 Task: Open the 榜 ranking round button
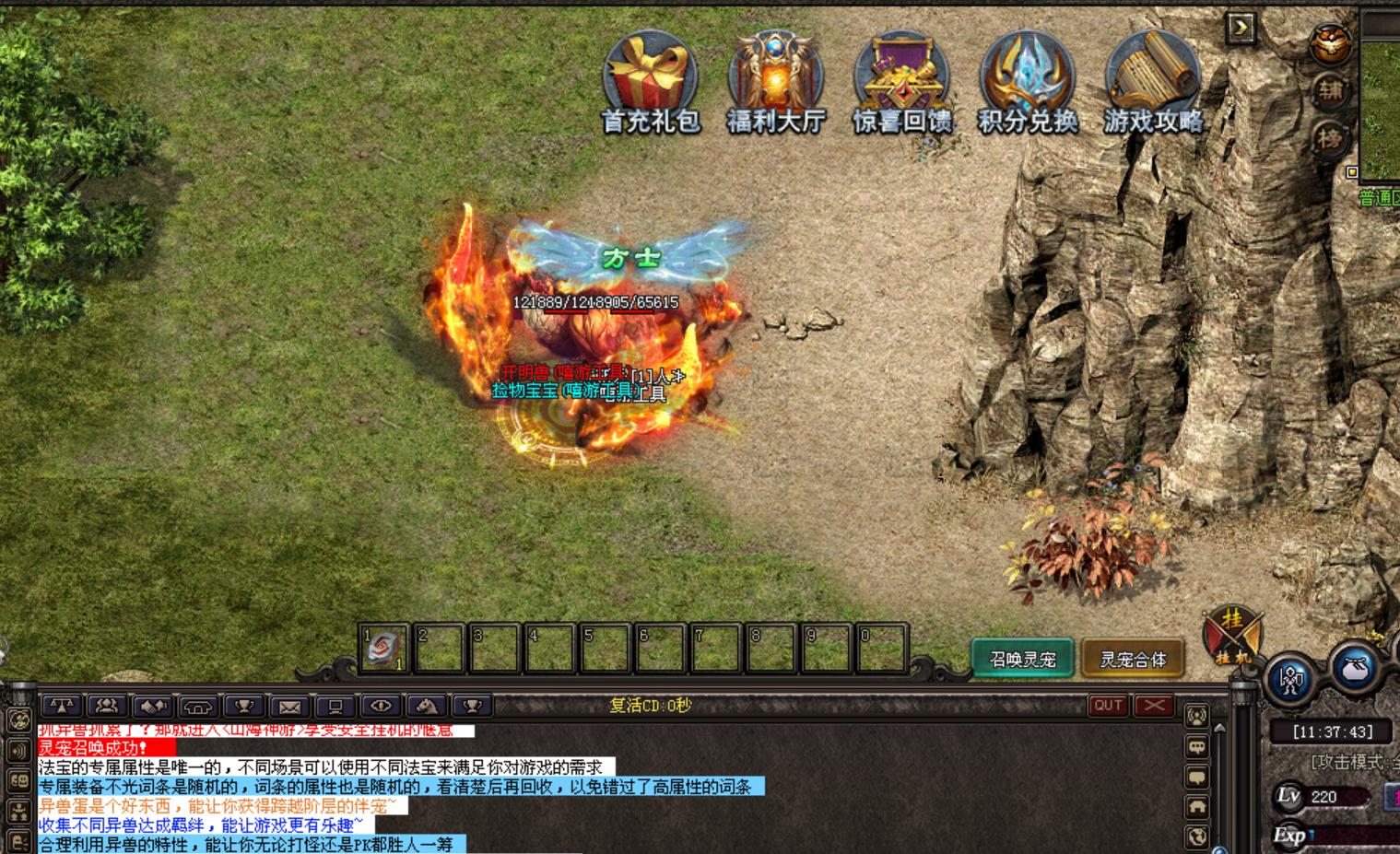click(x=1330, y=139)
